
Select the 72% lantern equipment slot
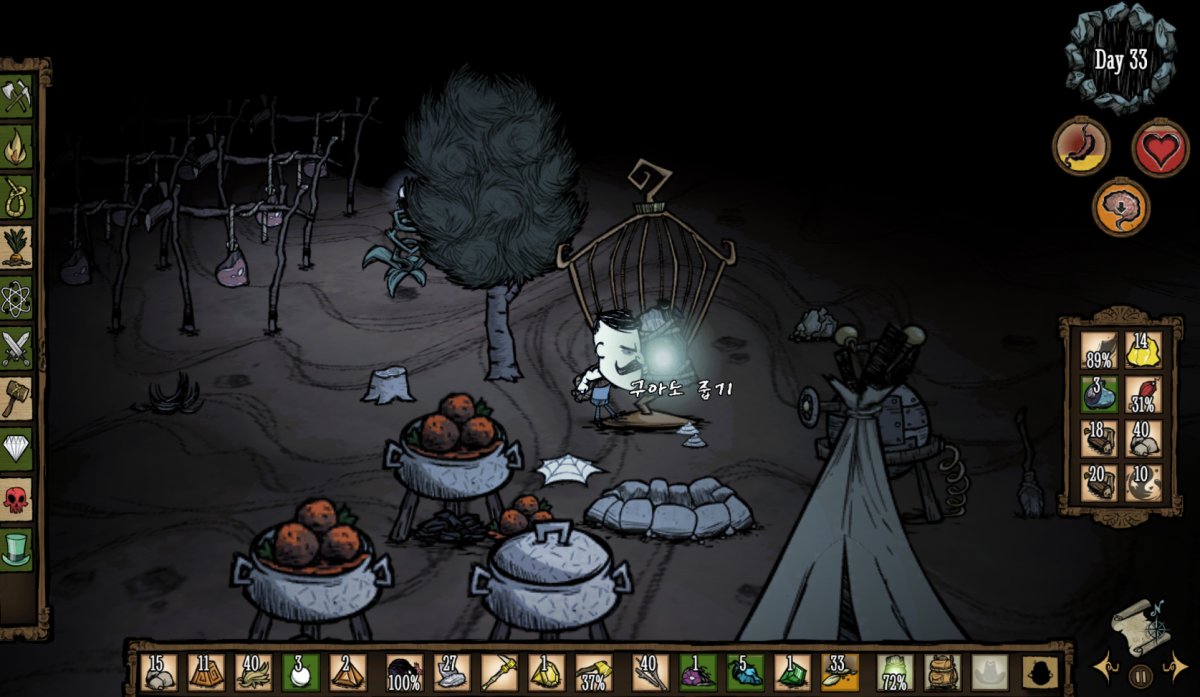[x=894, y=672]
